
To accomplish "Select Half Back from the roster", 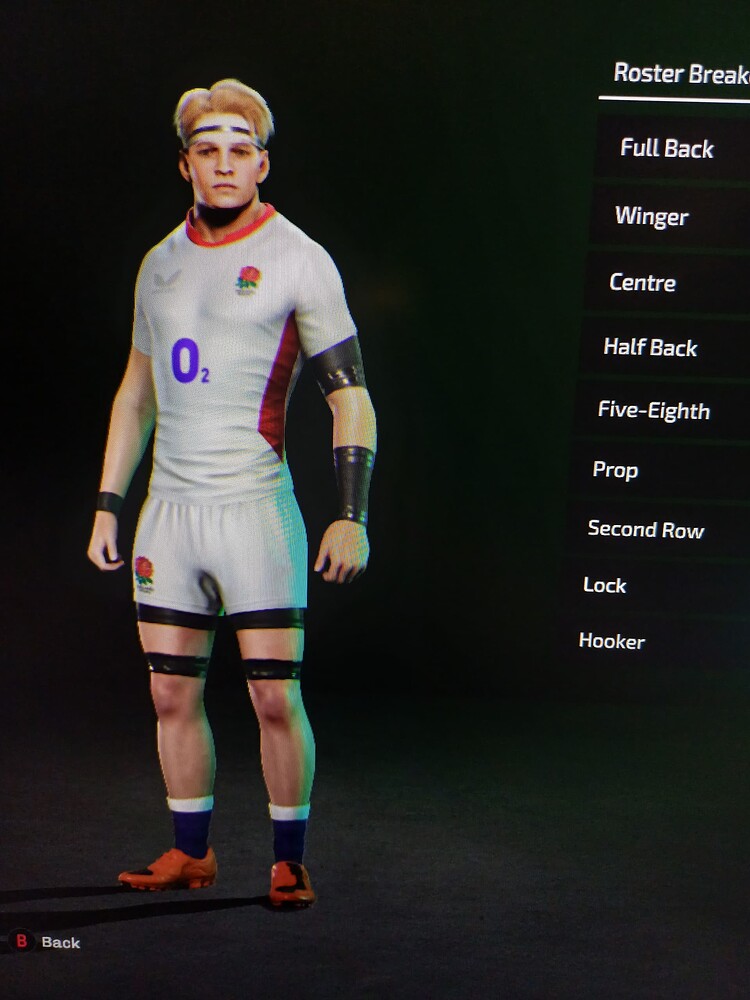I will click(x=650, y=348).
